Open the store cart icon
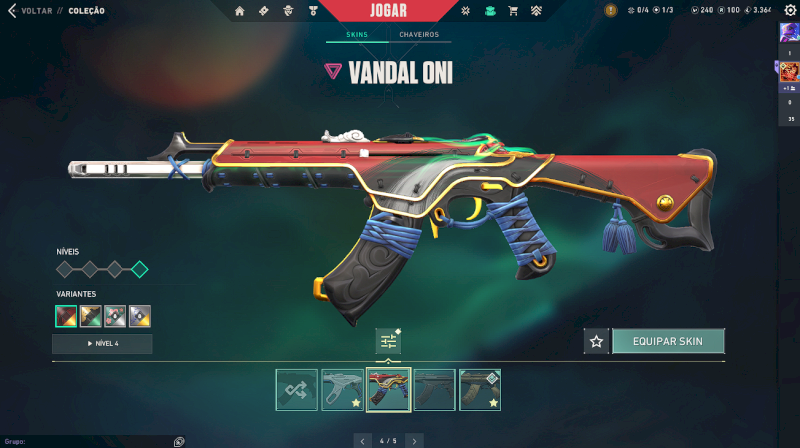Screen dimensions: 800x448 coord(513,11)
